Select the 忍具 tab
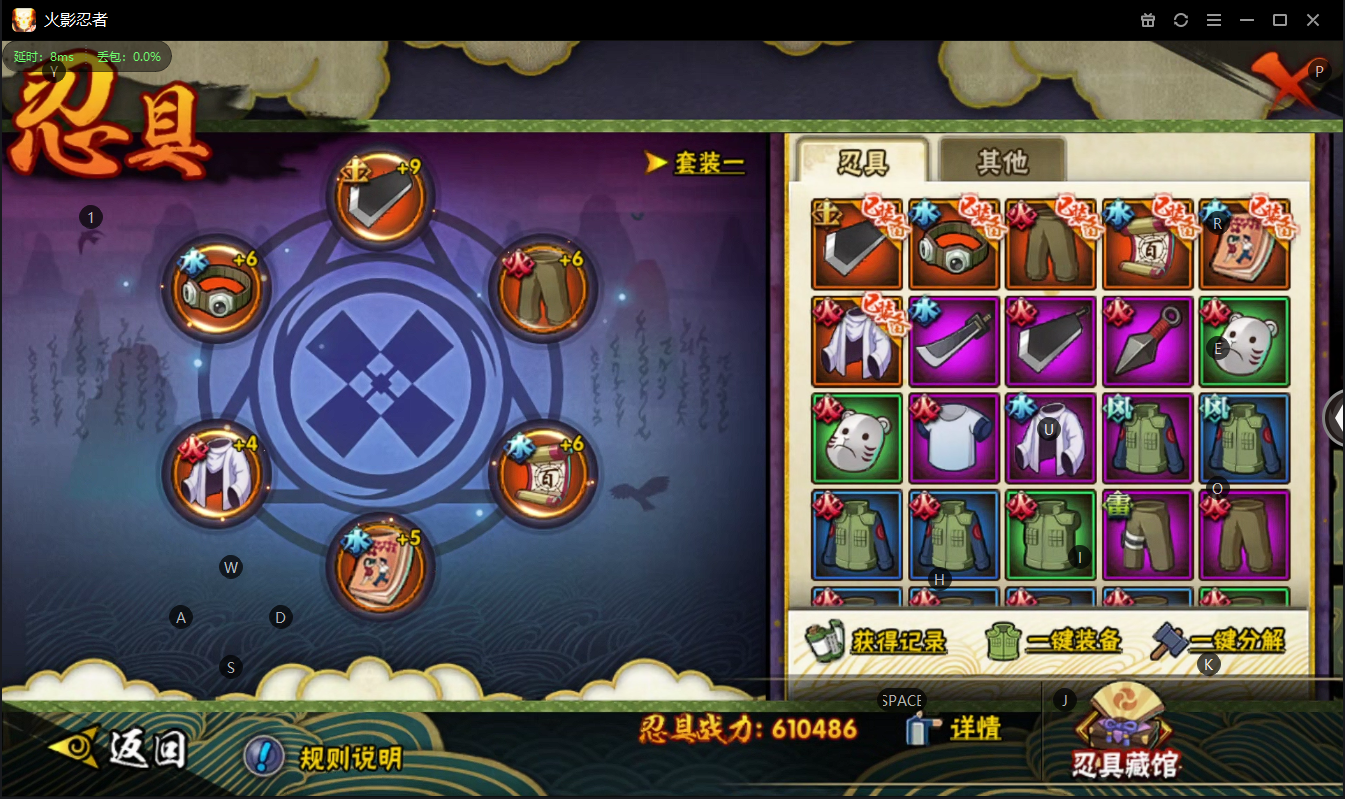The height and width of the screenshot is (799, 1345). pyautogui.click(x=862, y=160)
